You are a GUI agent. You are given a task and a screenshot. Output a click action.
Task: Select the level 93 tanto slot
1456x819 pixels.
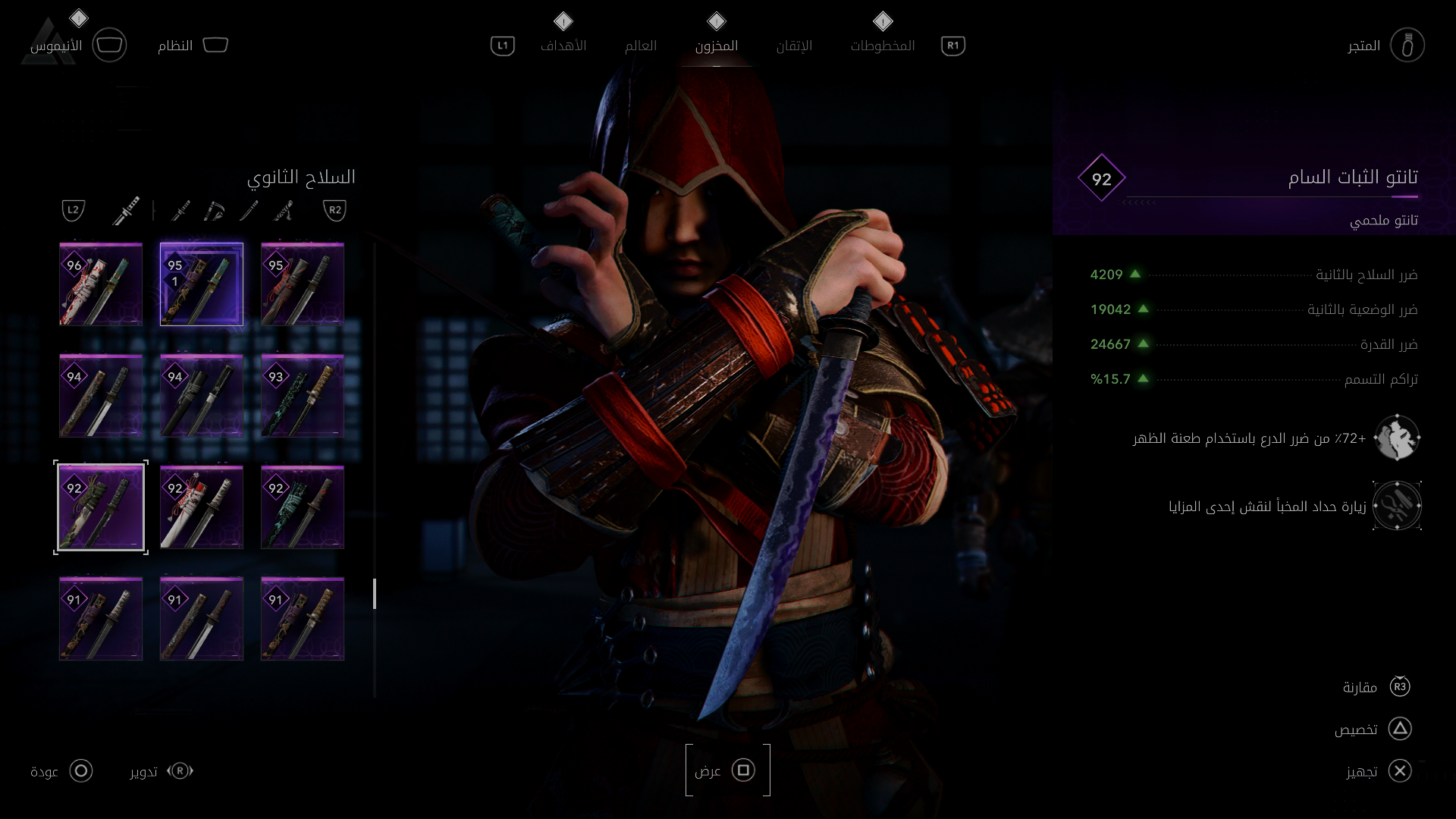tap(303, 396)
